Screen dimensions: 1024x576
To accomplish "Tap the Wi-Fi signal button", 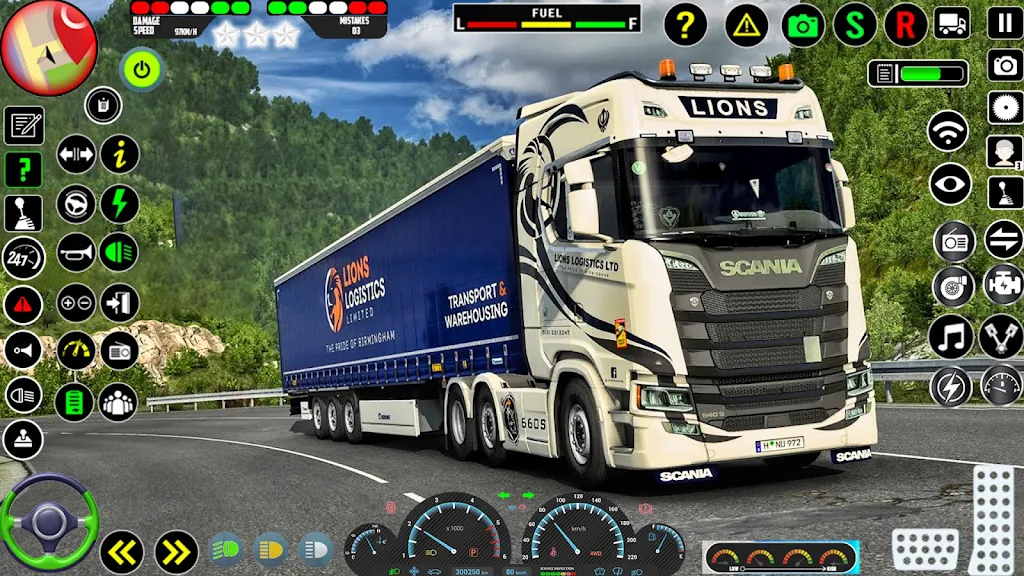I will [x=948, y=131].
